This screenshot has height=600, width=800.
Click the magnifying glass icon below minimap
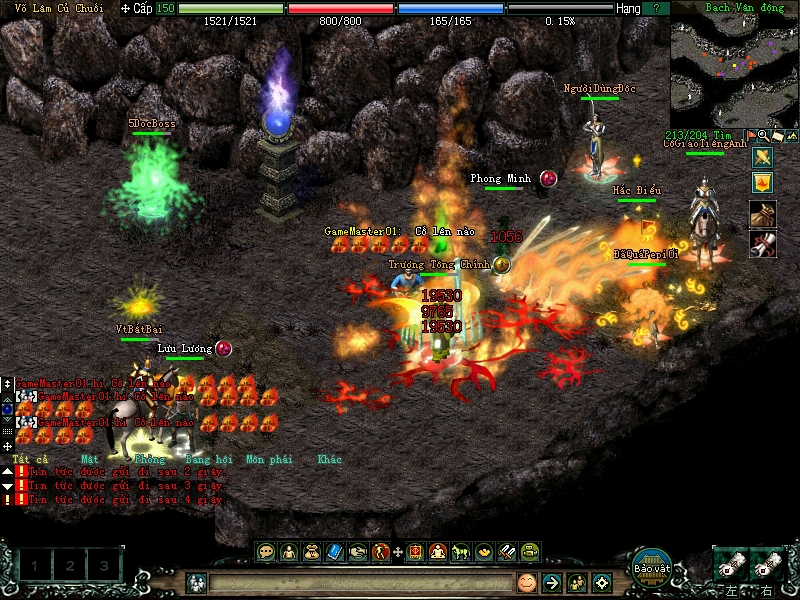coord(763,135)
